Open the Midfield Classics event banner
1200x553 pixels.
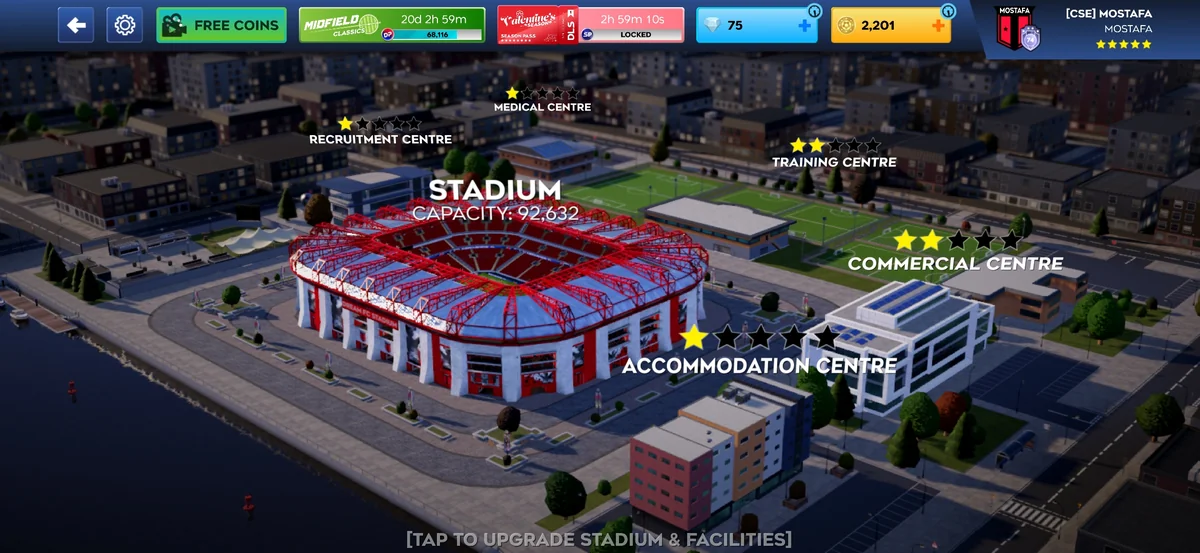[392, 25]
